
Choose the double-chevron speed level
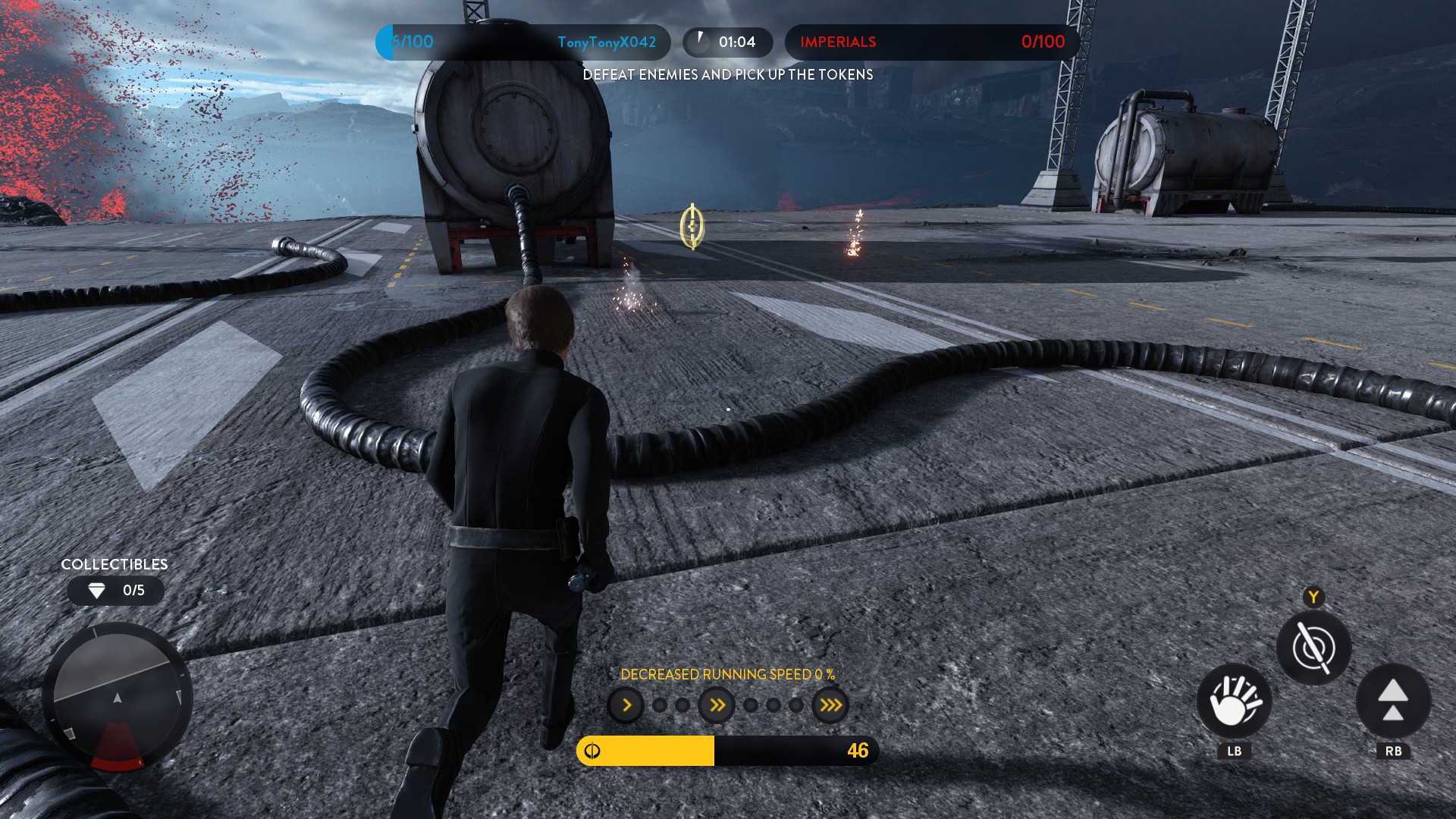[x=717, y=706]
